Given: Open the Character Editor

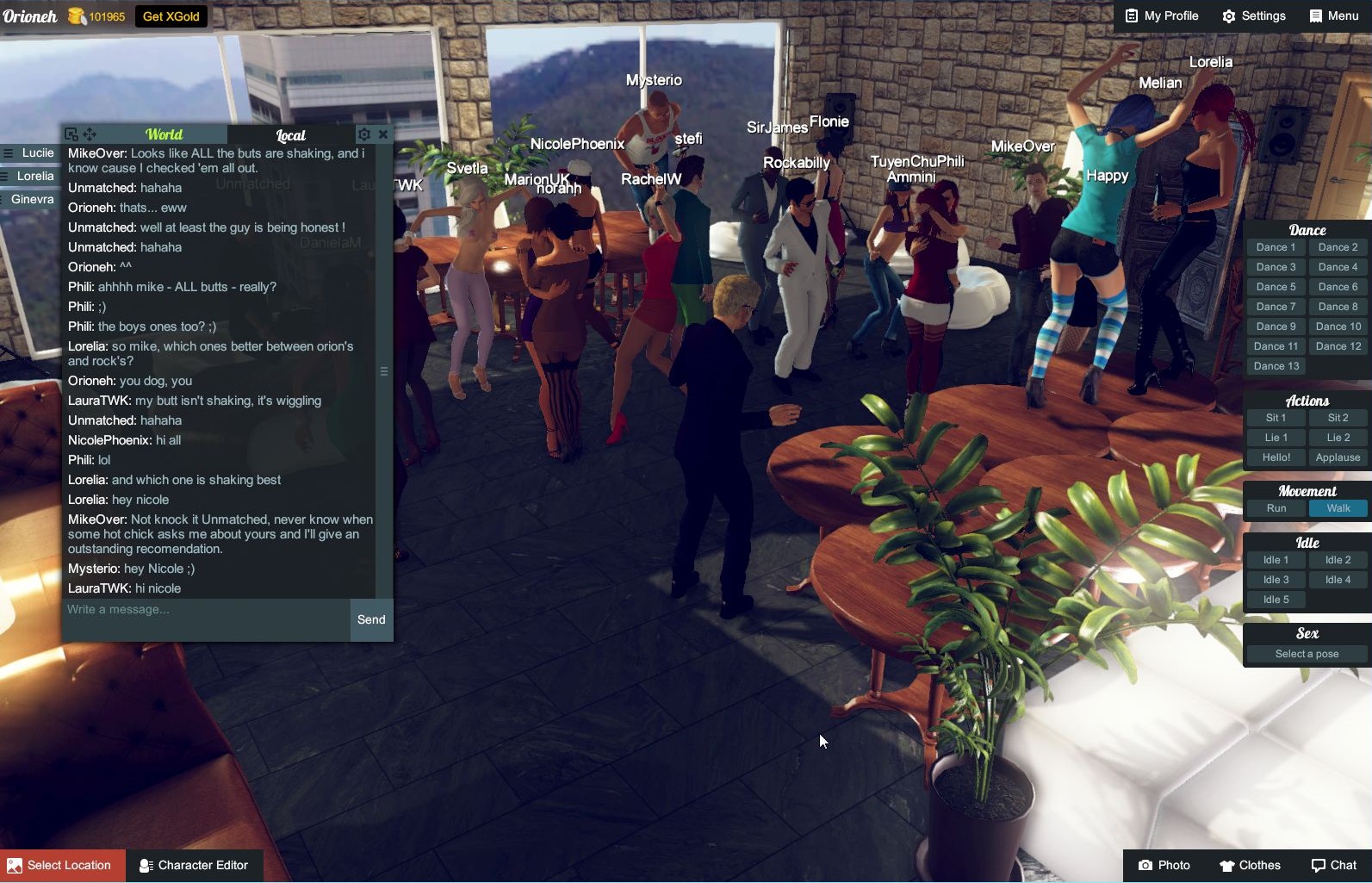Looking at the screenshot, I should coord(195,865).
